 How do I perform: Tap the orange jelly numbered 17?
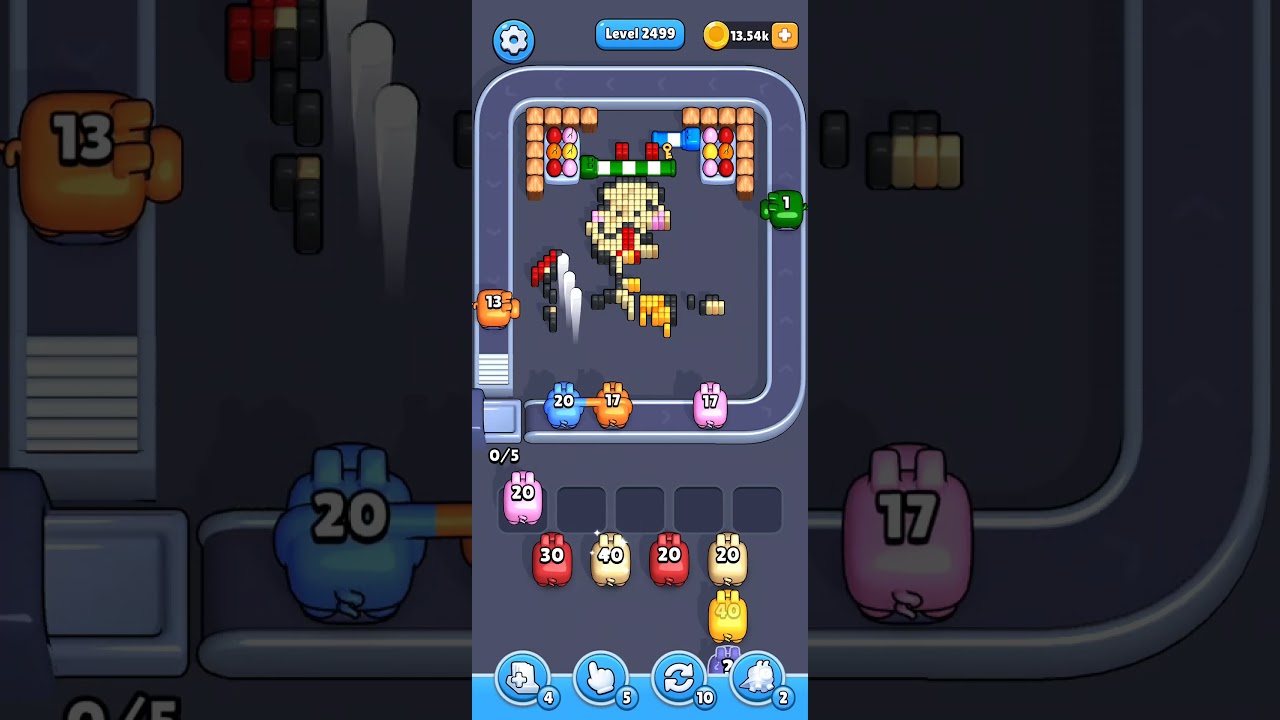[x=614, y=402]
